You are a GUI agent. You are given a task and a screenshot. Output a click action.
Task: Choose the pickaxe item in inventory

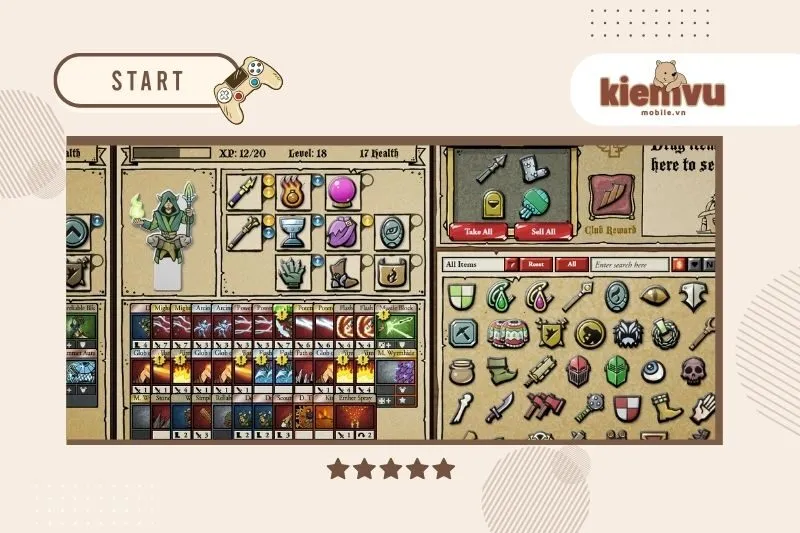[x=461, y=333]
